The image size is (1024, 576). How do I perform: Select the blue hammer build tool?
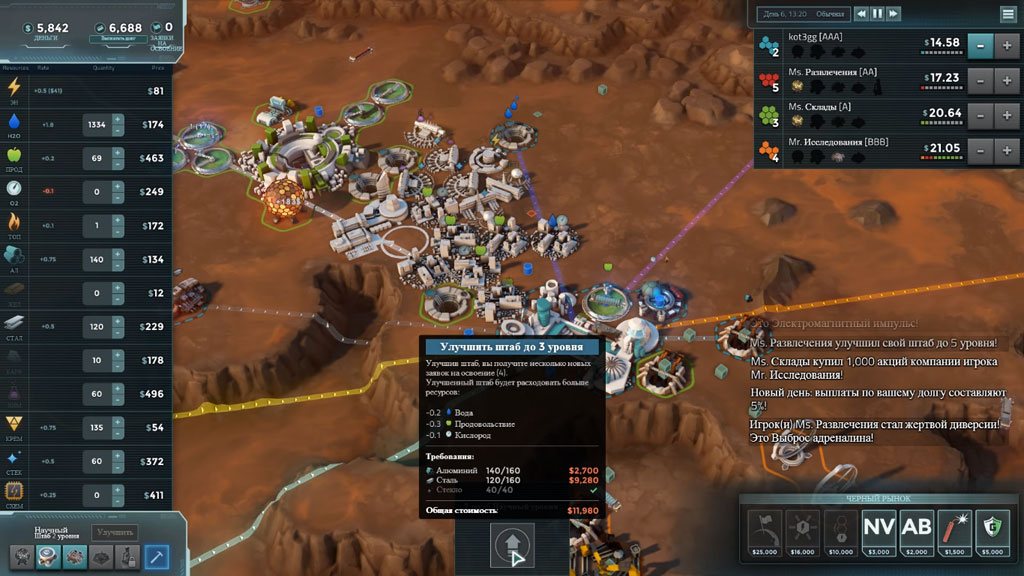(x=157, y=557)
